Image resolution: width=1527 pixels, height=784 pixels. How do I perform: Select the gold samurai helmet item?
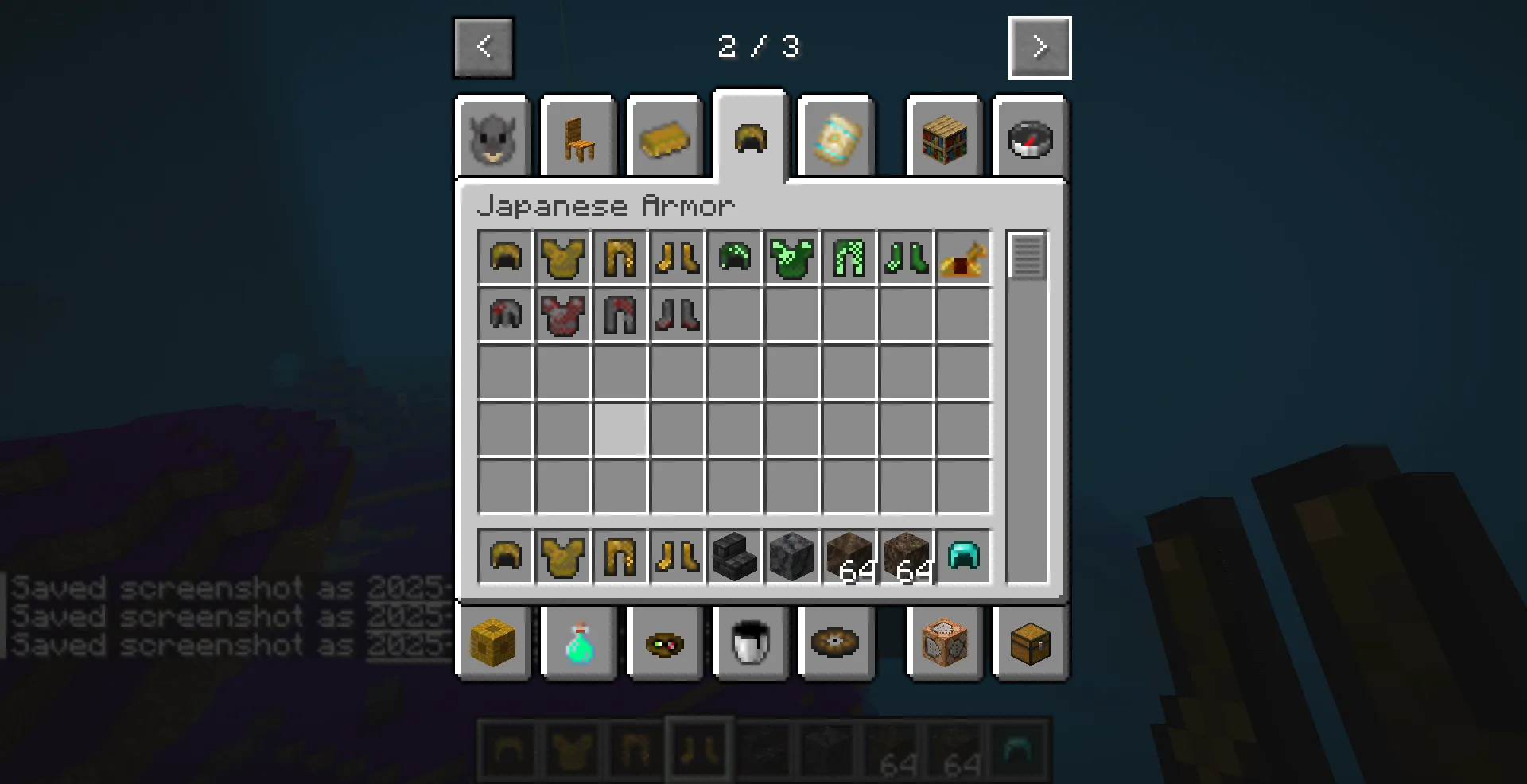(x=503, y=257)
